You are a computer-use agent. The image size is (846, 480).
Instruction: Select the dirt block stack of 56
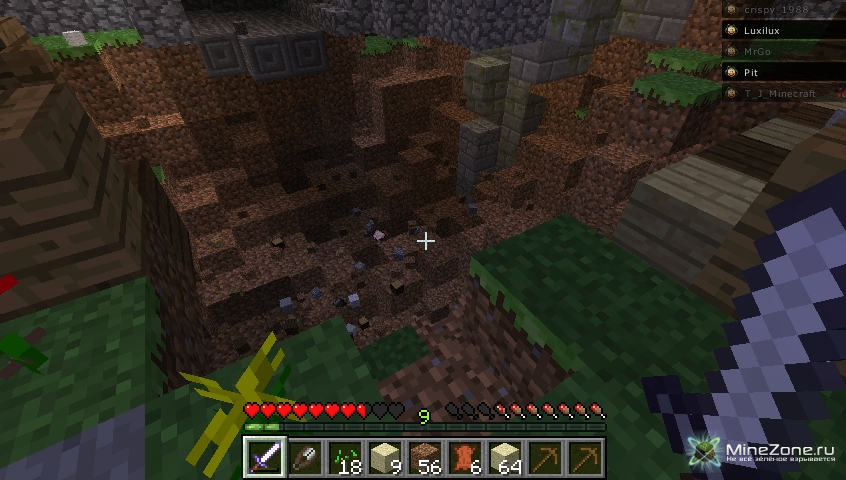(x=425, y=457)
